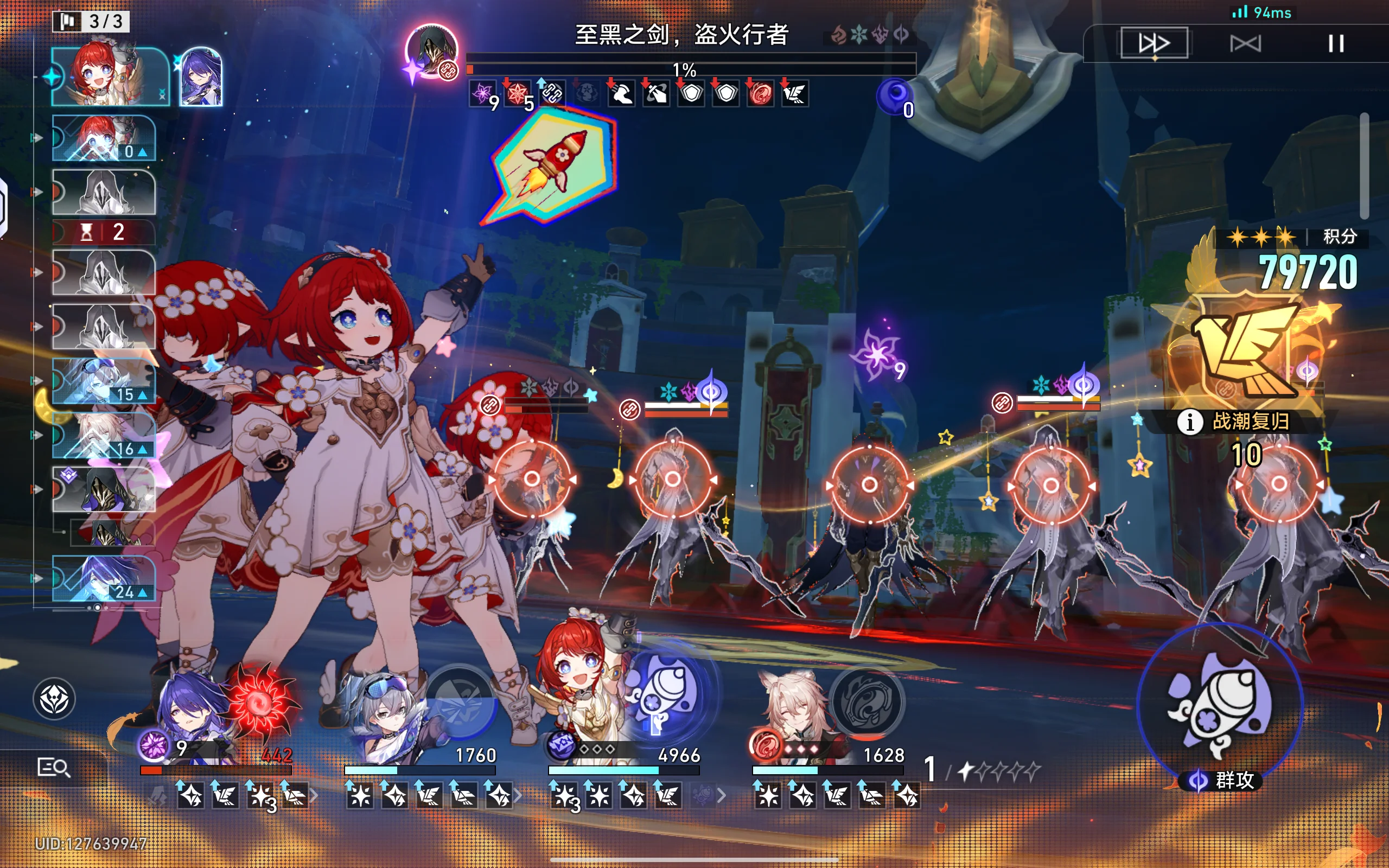Viewport: 1389px width, 868px height.
Task: Click the round emblem button above details
Action: (54, 699)
